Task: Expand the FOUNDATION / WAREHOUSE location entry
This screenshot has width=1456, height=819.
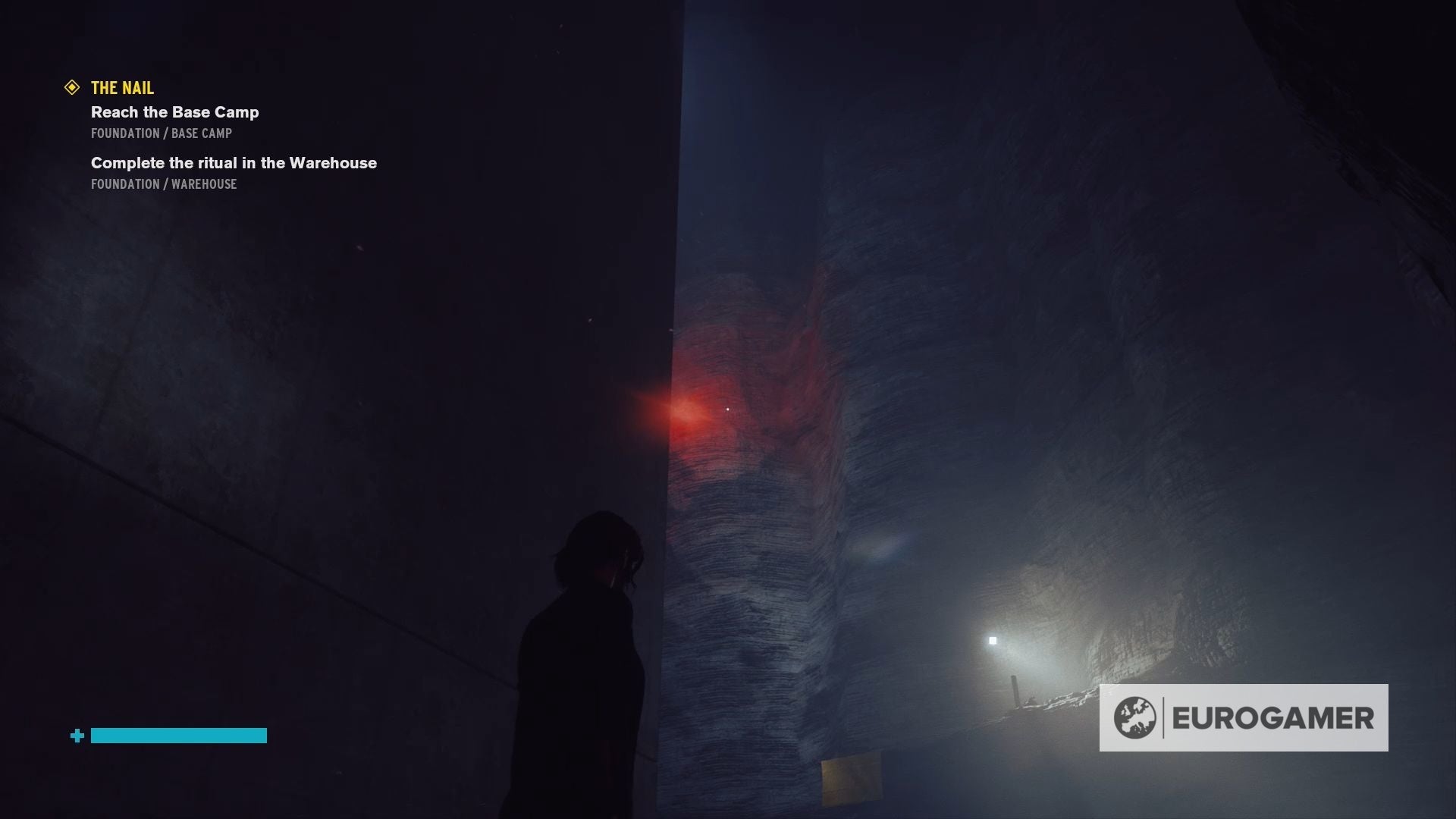Action: click(163, 184)
